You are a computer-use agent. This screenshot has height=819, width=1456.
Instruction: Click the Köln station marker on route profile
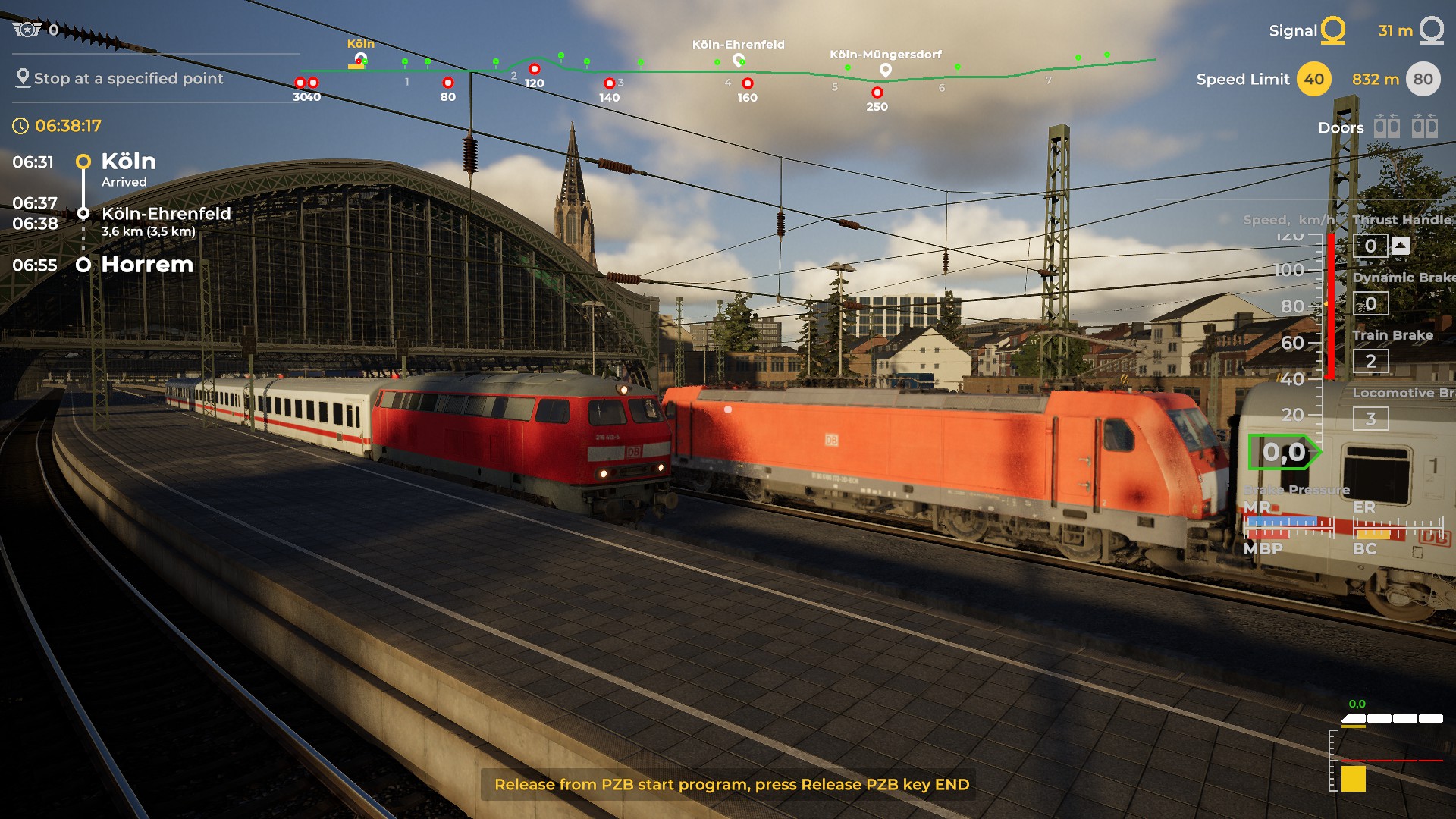(x=361, y=58)
